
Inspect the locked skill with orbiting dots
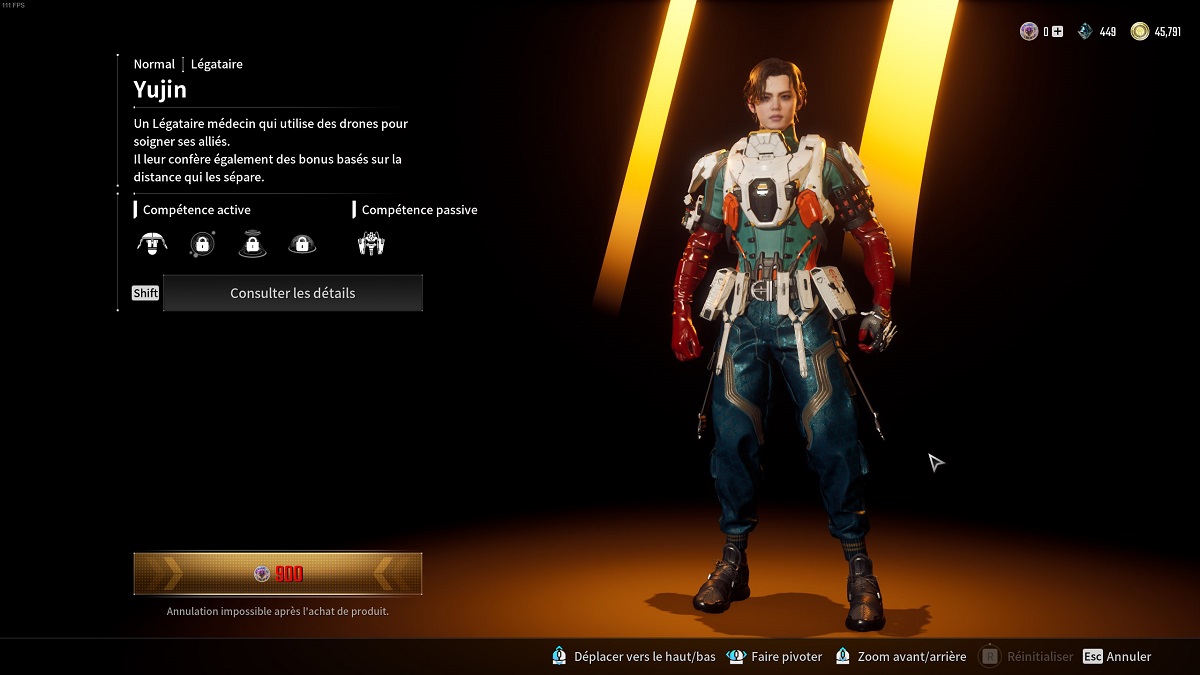pyautogui.click(x=202, y=243)
